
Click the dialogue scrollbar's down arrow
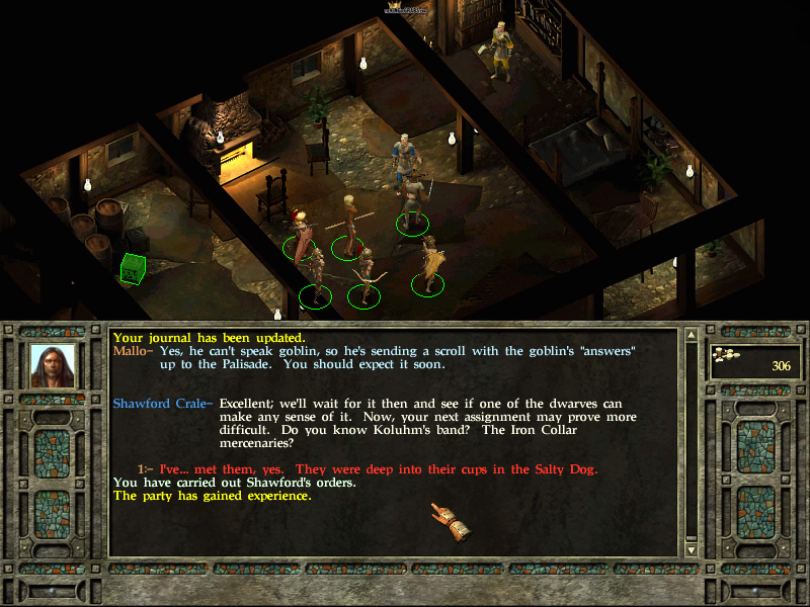click(690, 549)
